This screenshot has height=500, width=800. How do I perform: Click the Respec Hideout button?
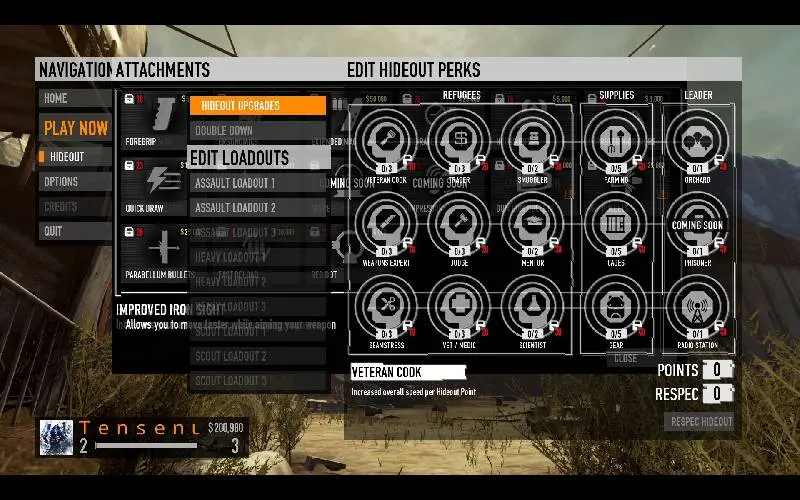(x=699, y=421)
